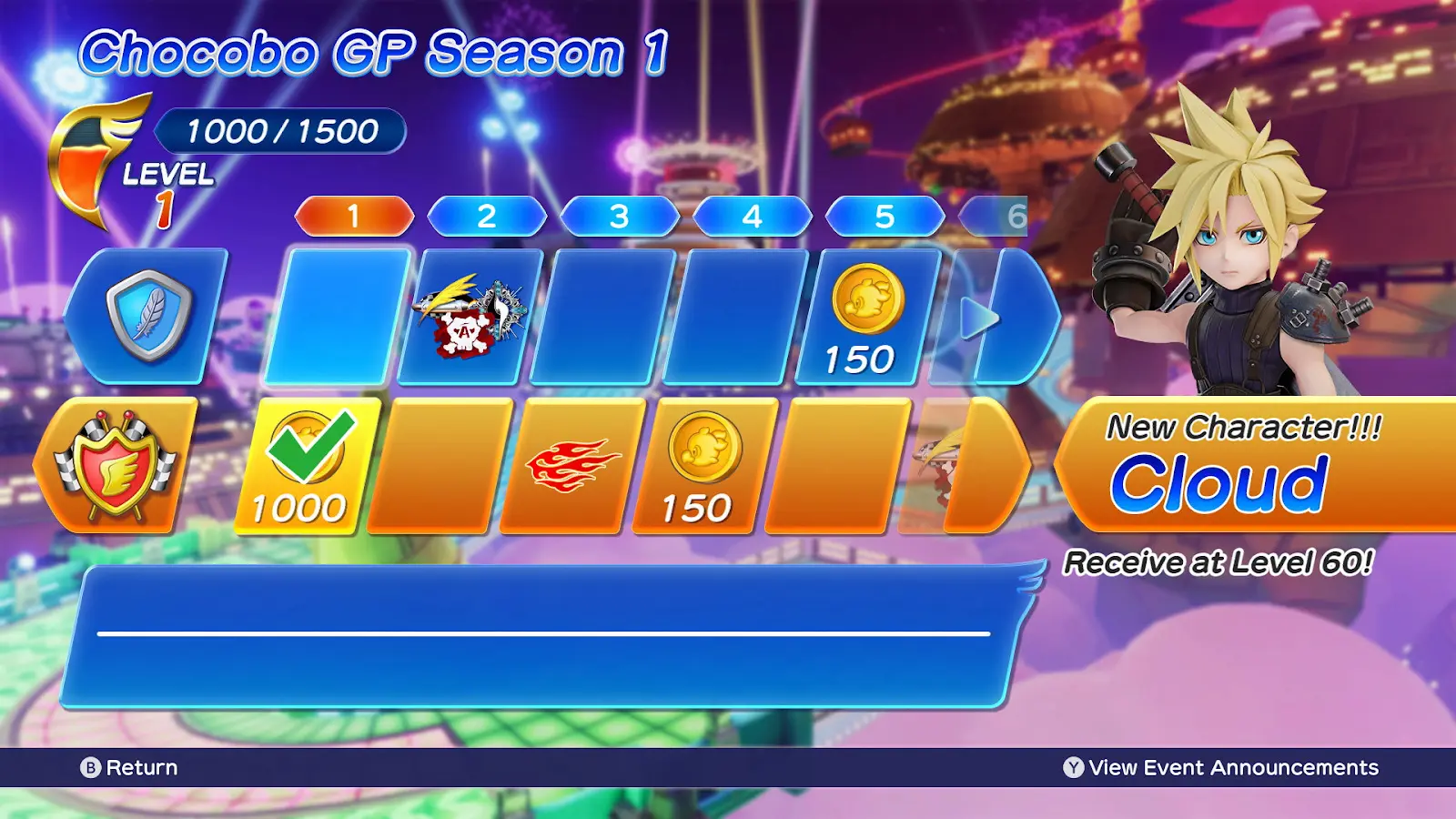Advance rewards with the right arrow
Viewport: 1456px width, 819px height.
coord(979,318)
